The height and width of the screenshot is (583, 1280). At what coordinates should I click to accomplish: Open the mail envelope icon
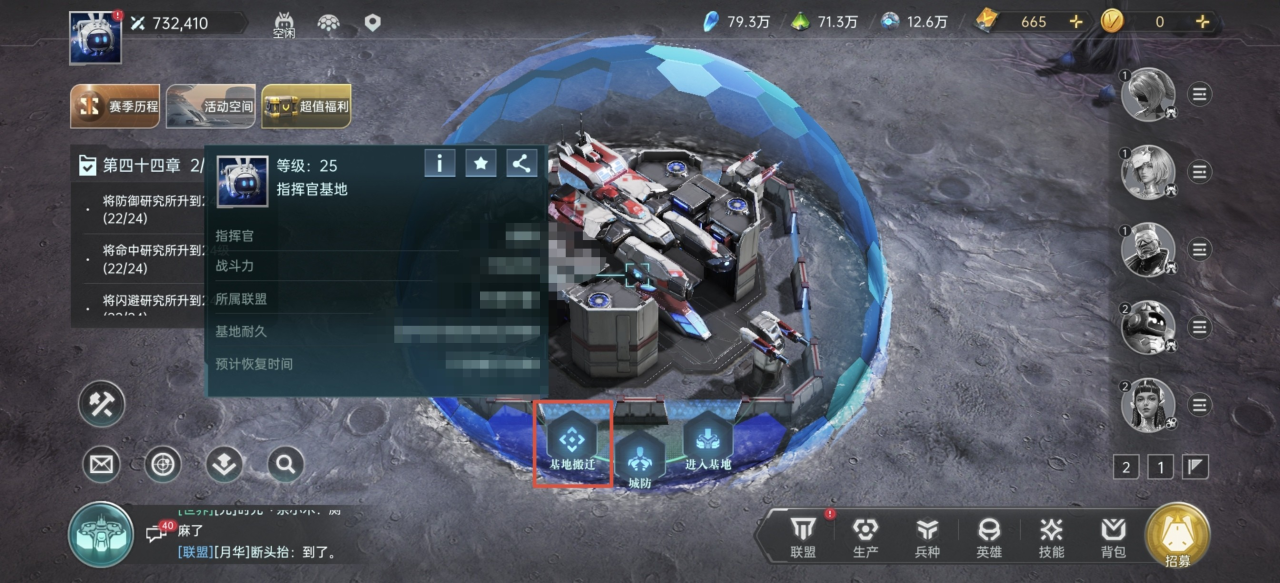click(101, 463)
